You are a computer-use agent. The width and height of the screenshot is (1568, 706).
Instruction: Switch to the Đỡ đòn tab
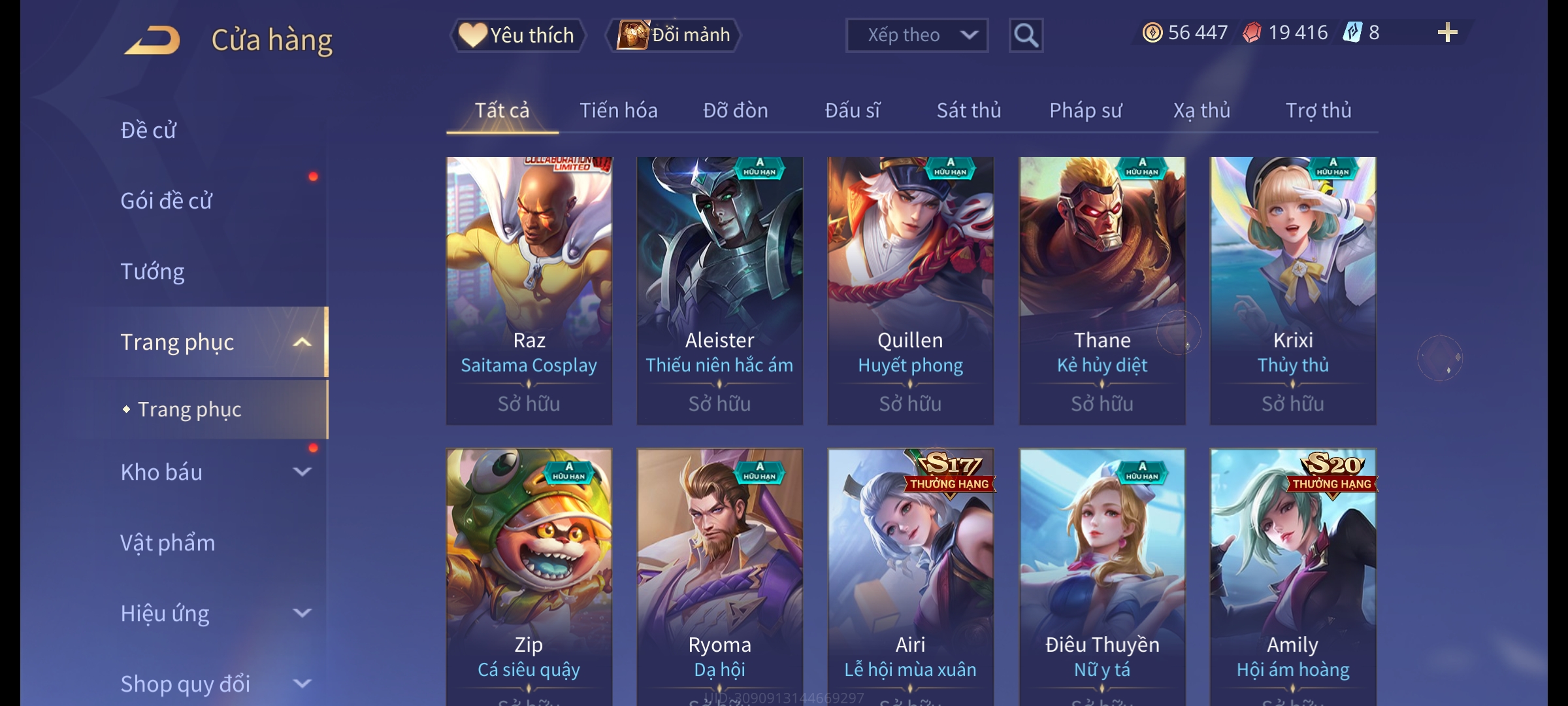coord(735,110)
